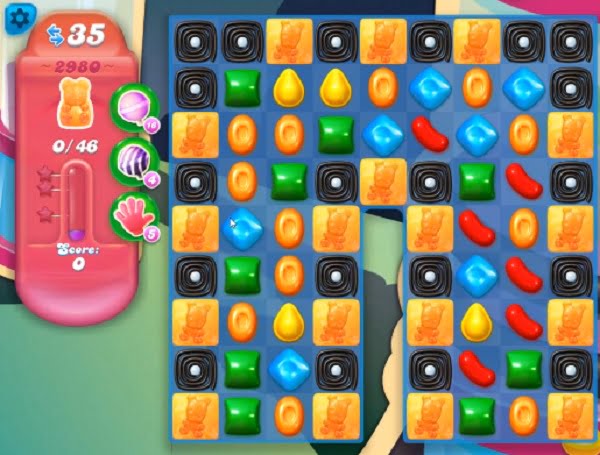Select the purple striped candy booster
Viewport: 600px width, 455px height.
(131, 160)
